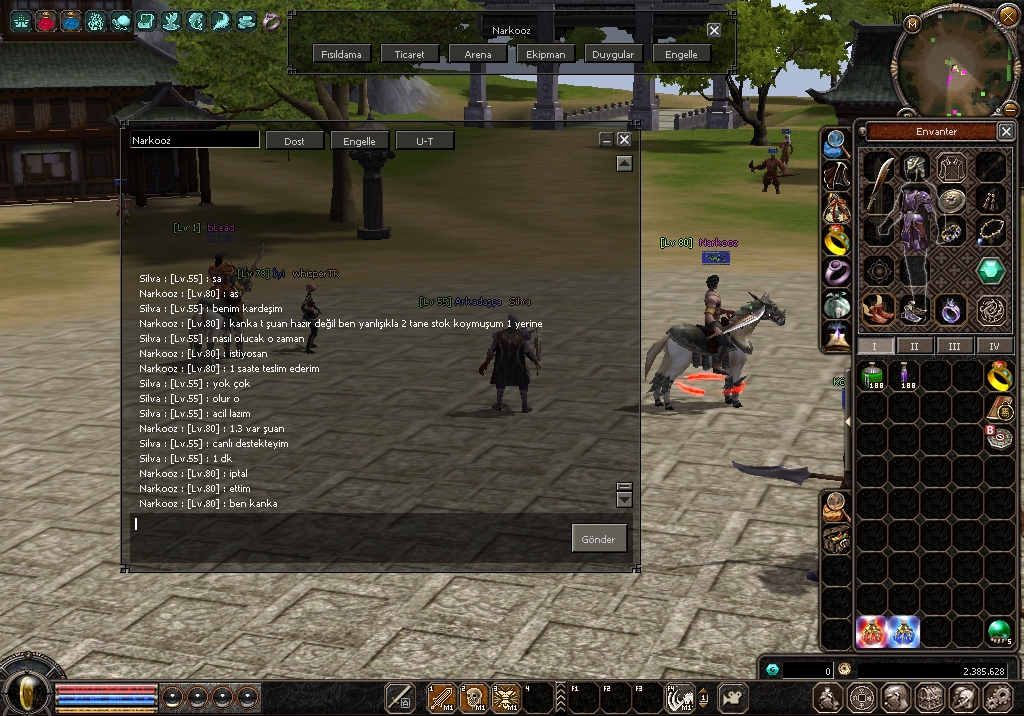Choose the Arena button
Image resolution: width=1024 pixels, height=716 pixels.
point(478,54)
